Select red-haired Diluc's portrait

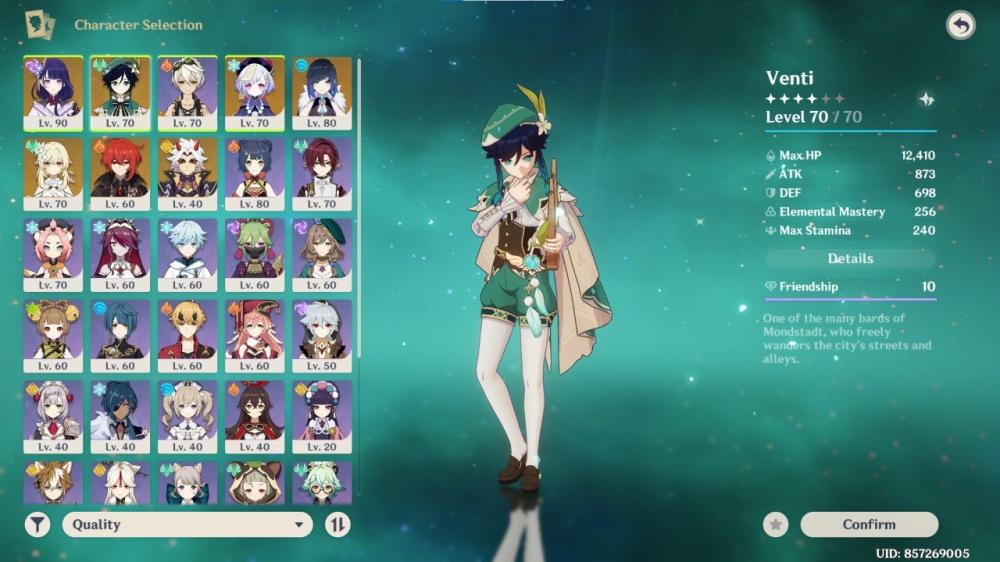tap(120, 173)
